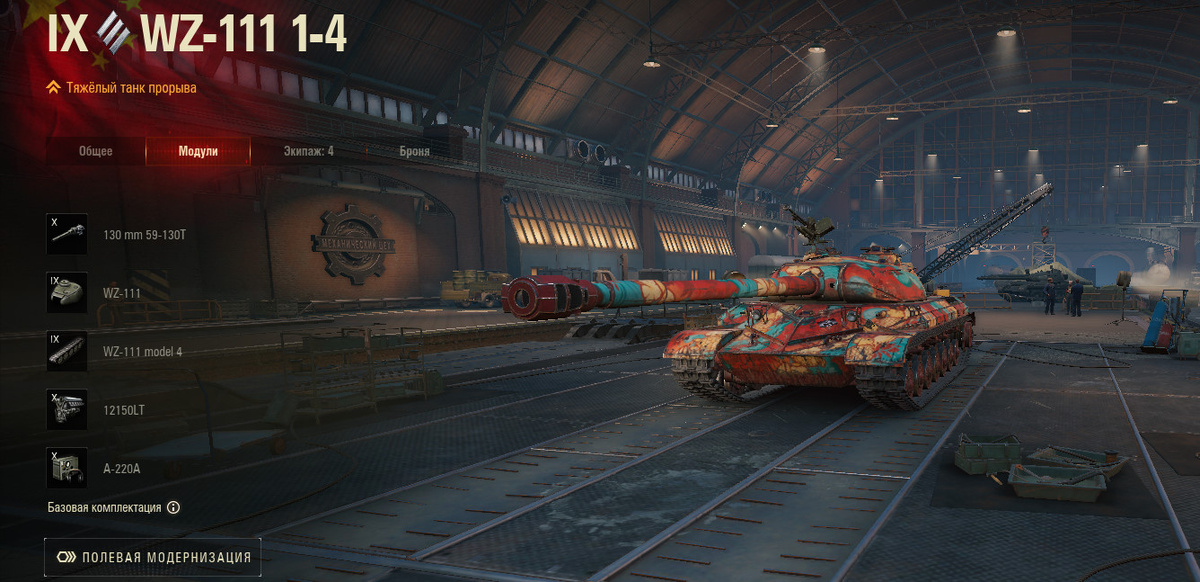Open Полевая модернизация
The width and height of the screenshot is (1200, 582).
point(153,557)
